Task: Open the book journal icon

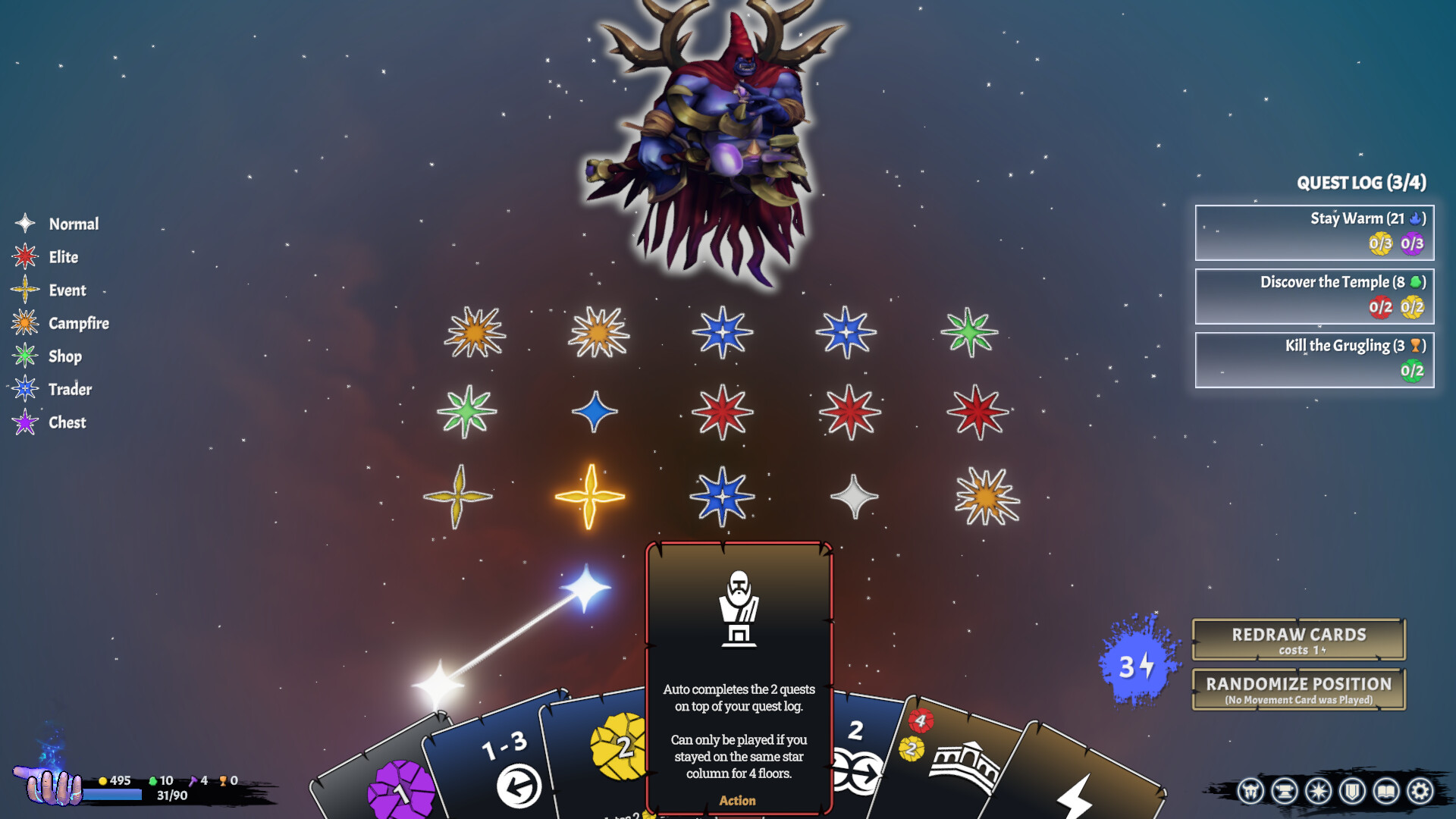Action: (1385, 791)
